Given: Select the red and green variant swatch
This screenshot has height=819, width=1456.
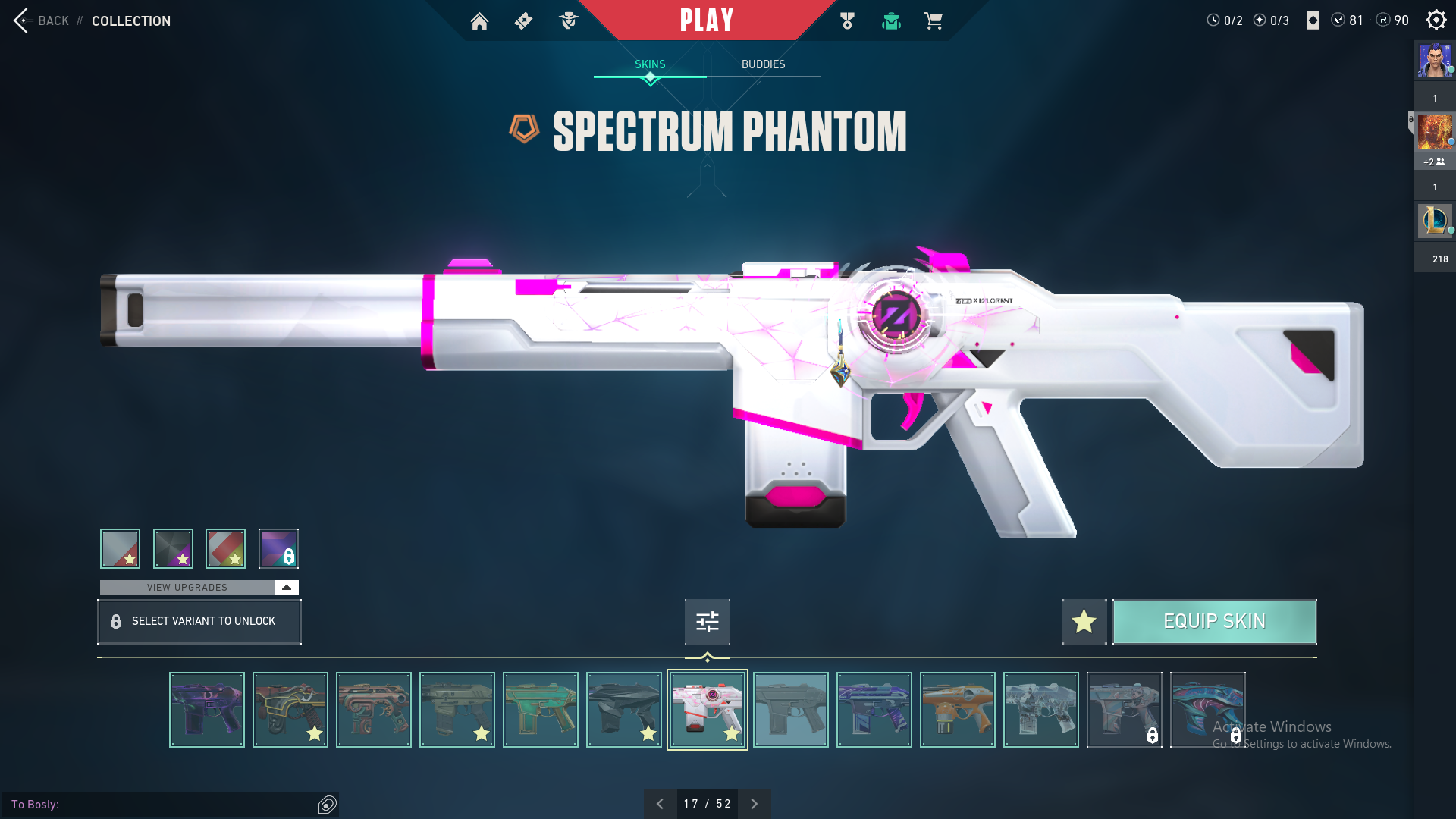Looking at the screenshot, I should point(225,548).
